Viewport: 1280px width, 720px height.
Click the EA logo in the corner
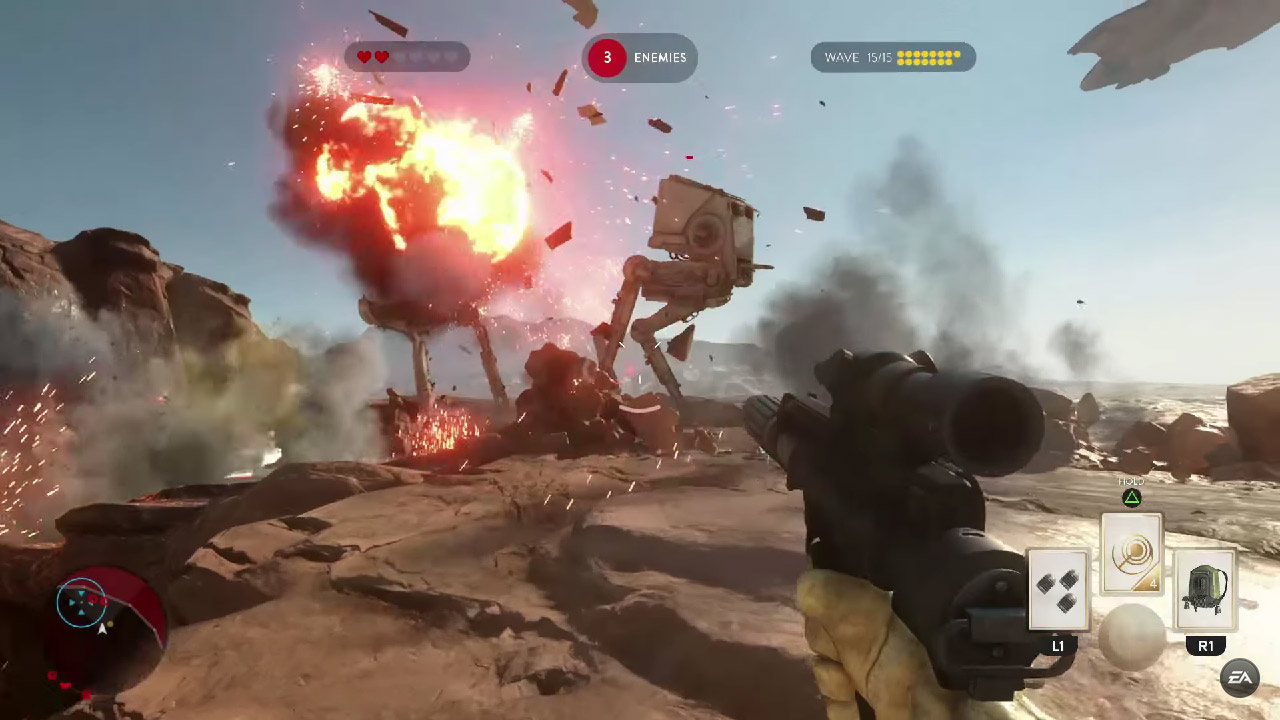click(x=1240, y=677)
